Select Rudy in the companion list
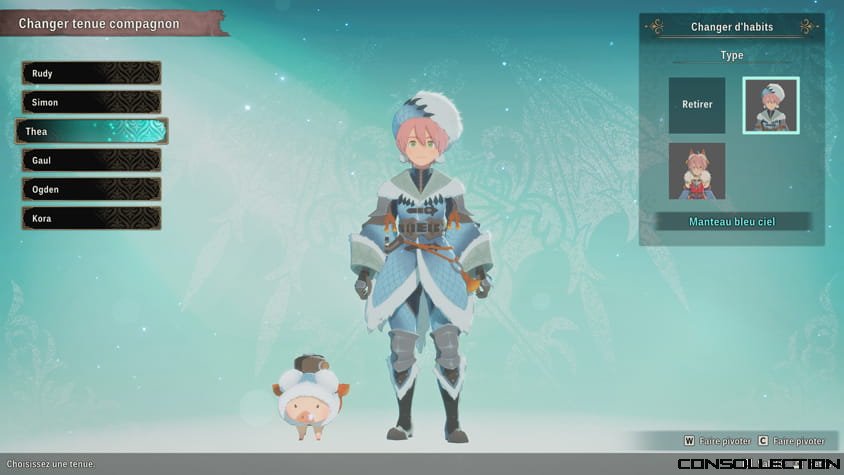844x475 pixels. [x=91, y=73]
